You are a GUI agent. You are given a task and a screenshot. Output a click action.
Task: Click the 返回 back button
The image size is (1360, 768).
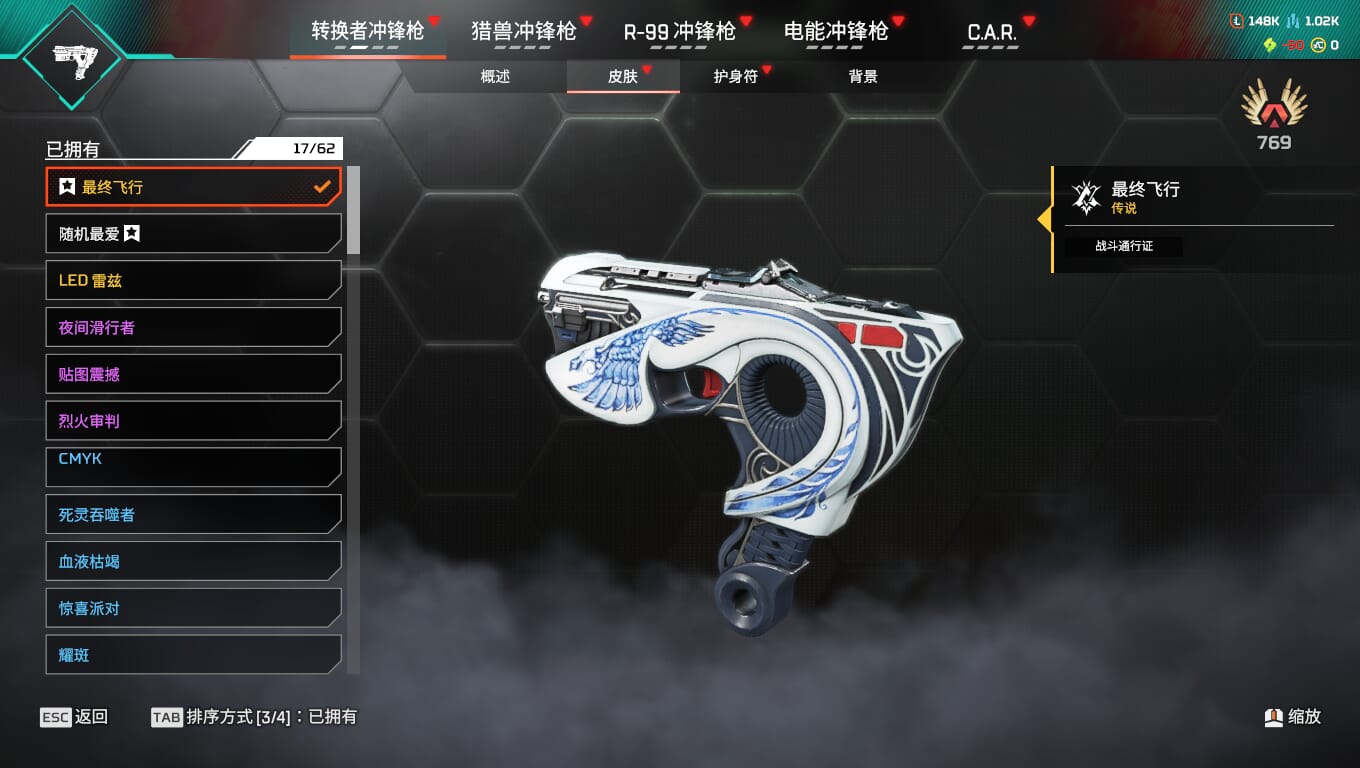point(75,717)
